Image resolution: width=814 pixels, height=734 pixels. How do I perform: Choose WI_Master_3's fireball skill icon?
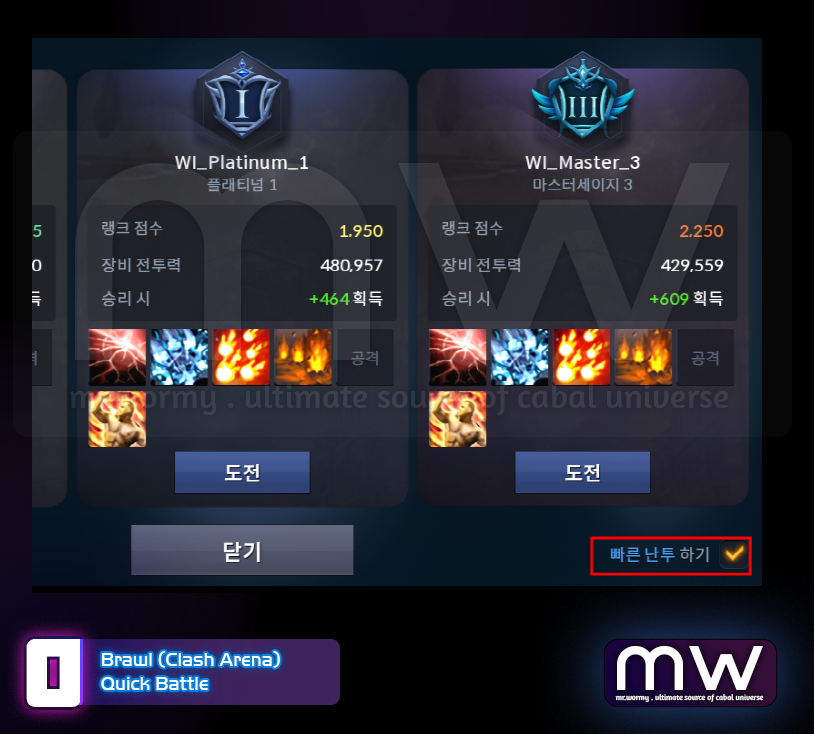pos(582,357)
